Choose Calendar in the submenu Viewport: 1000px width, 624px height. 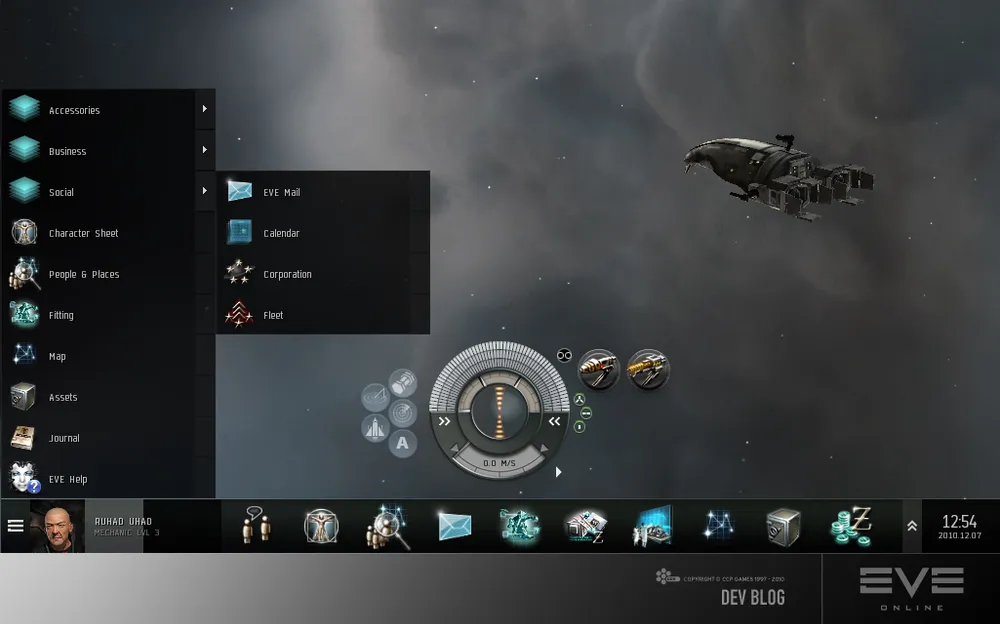pyautogui.click(x=281, y=233)
